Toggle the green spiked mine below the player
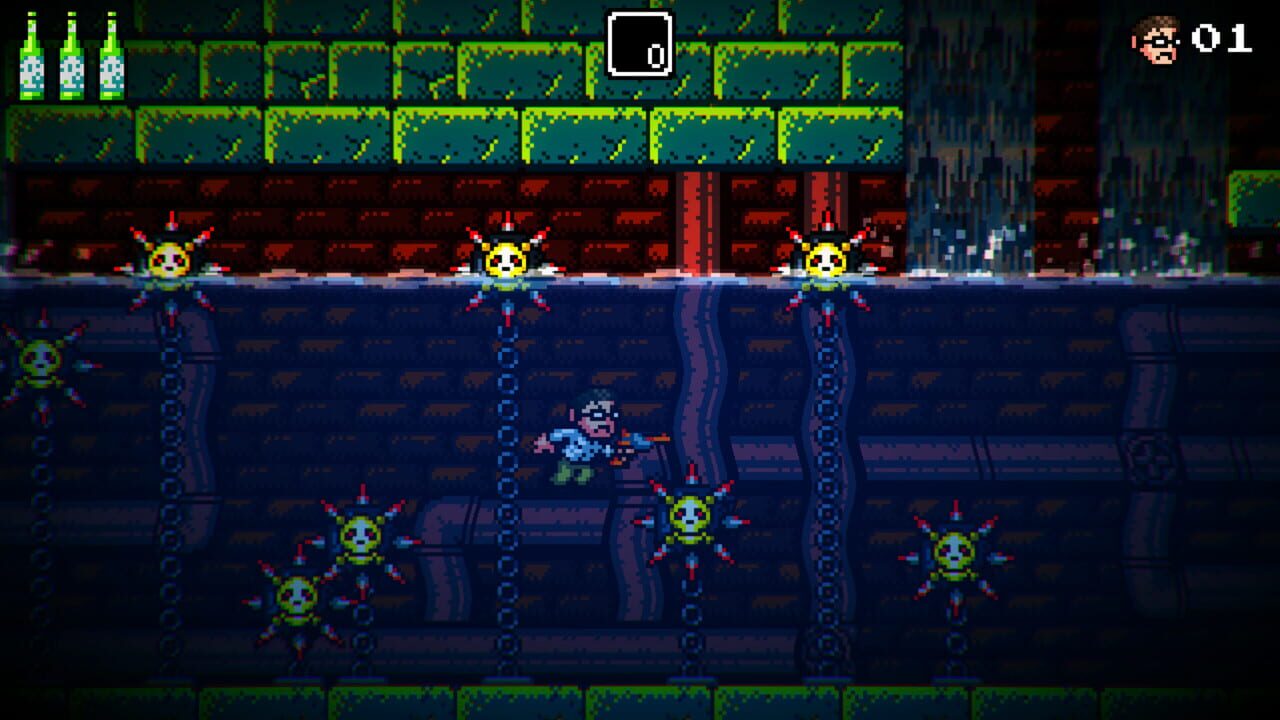The width and height of the screenshot is (1280, 720). [x=690, y=520]
